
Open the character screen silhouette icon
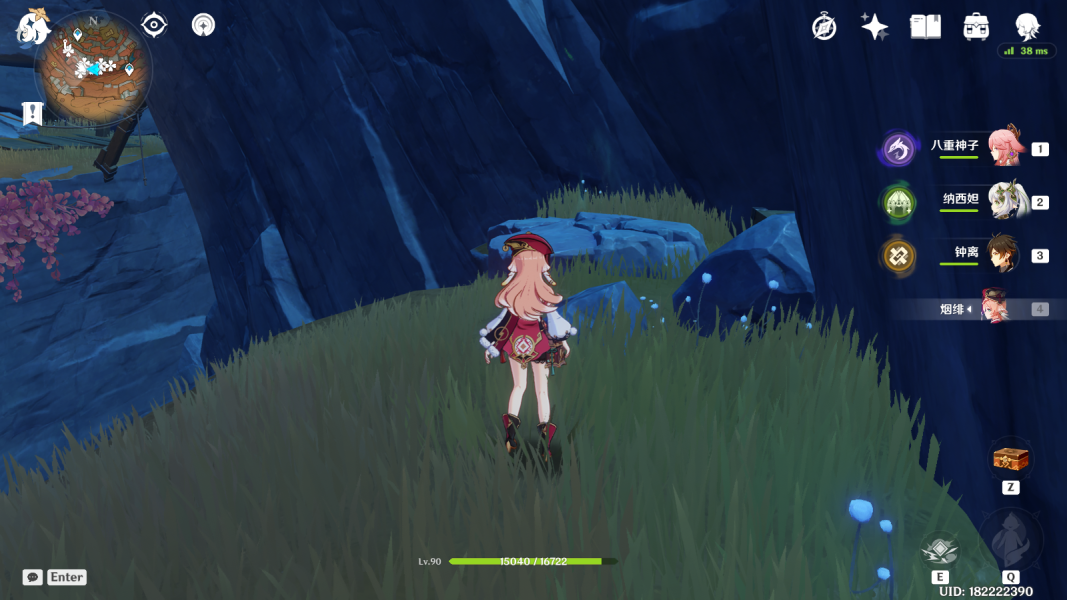1026,26
